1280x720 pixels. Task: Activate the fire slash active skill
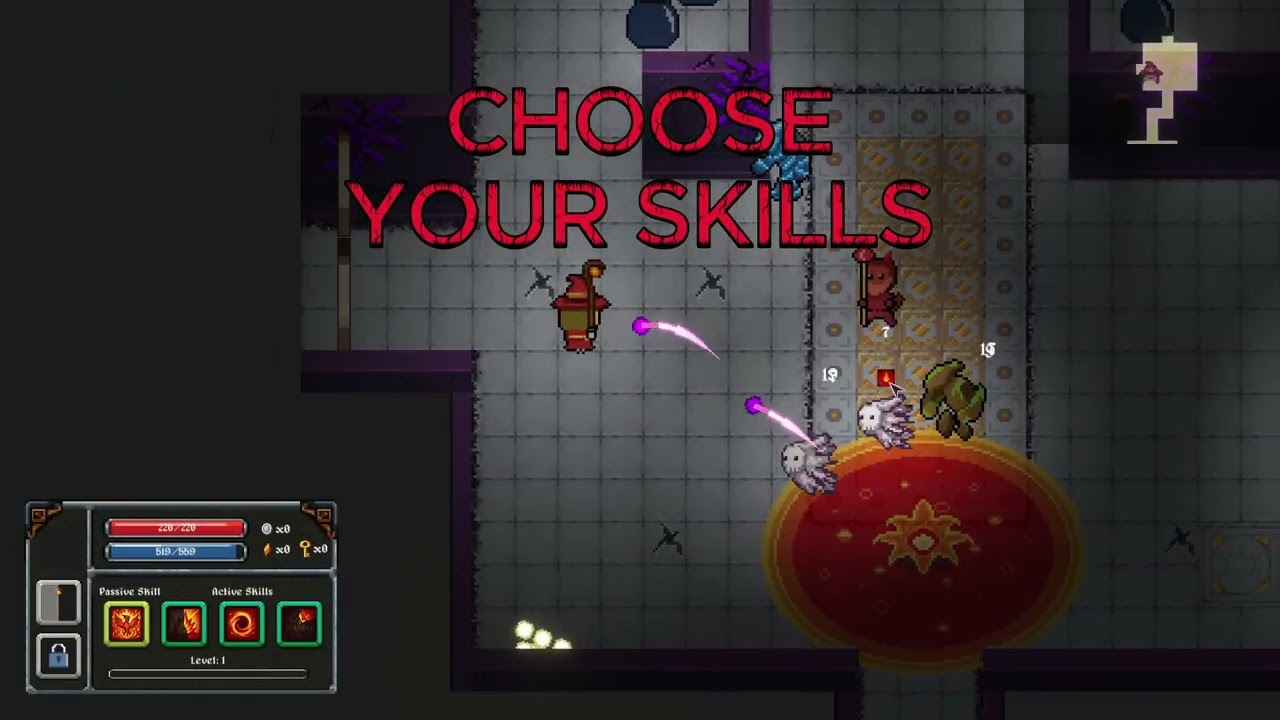click(185, 624)
